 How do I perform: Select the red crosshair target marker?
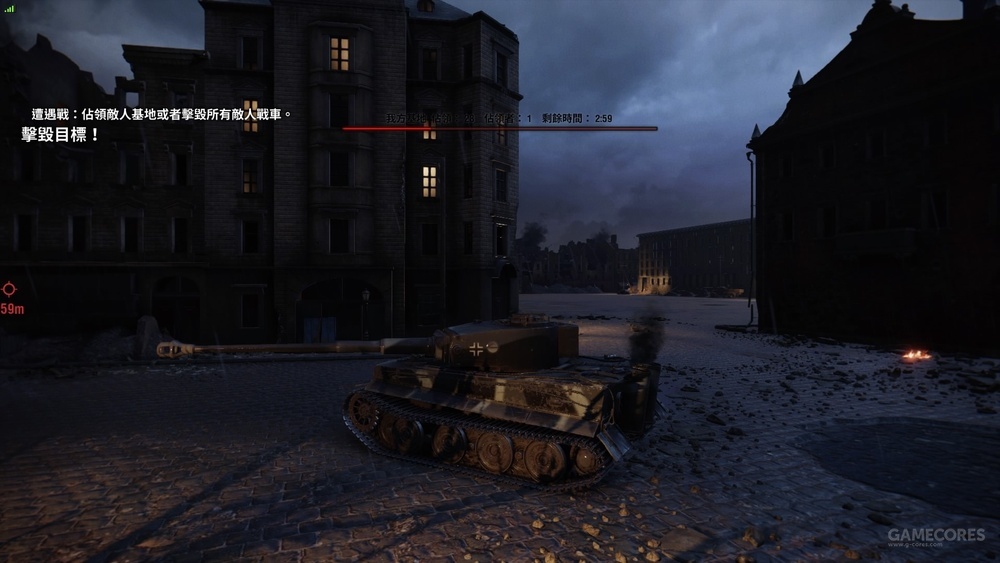click(9, 290)
